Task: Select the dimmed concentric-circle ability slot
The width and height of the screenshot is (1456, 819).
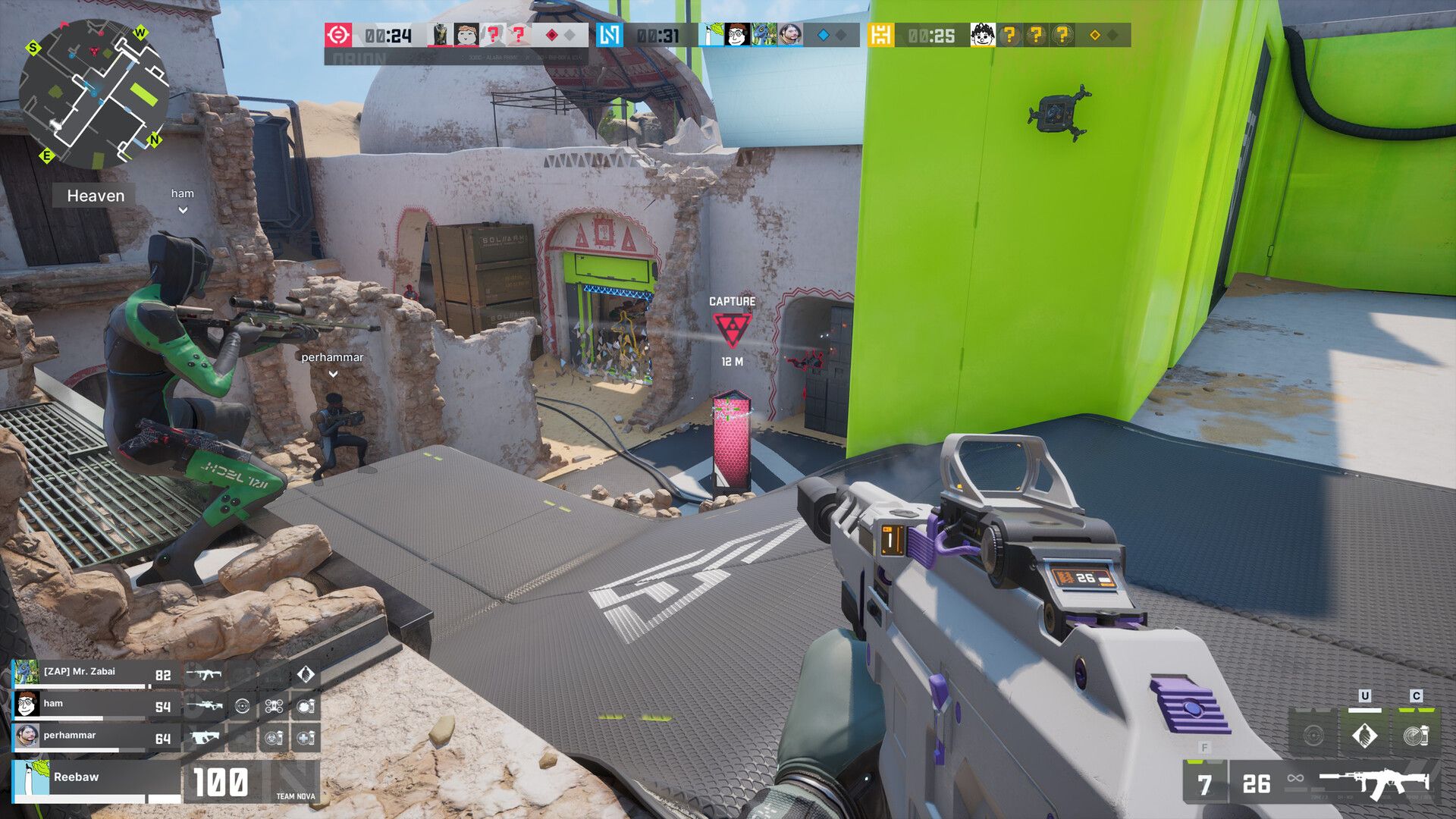Action: tap(1313, 735)
